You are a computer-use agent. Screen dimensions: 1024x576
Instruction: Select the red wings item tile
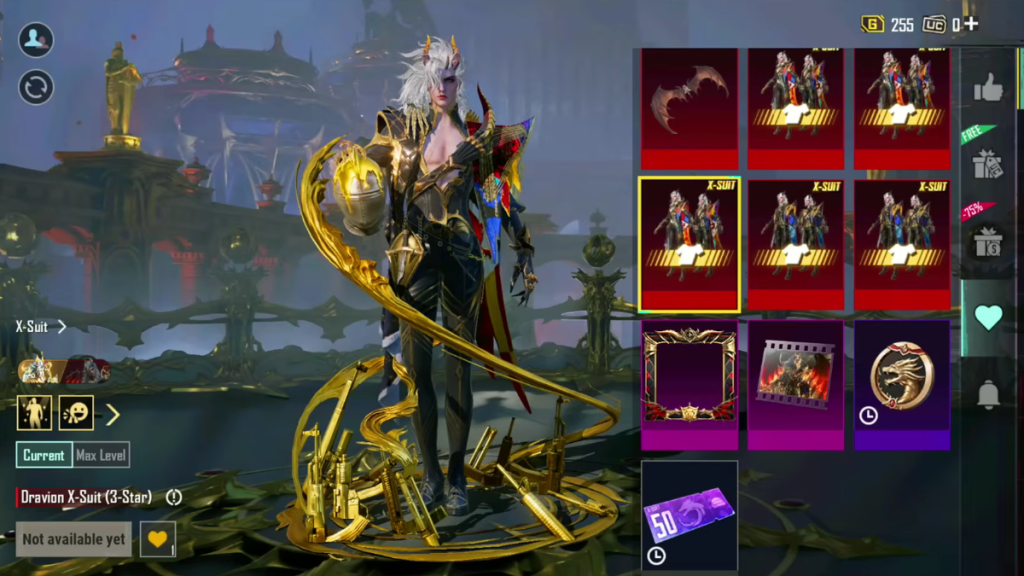(x=689, y=108)
